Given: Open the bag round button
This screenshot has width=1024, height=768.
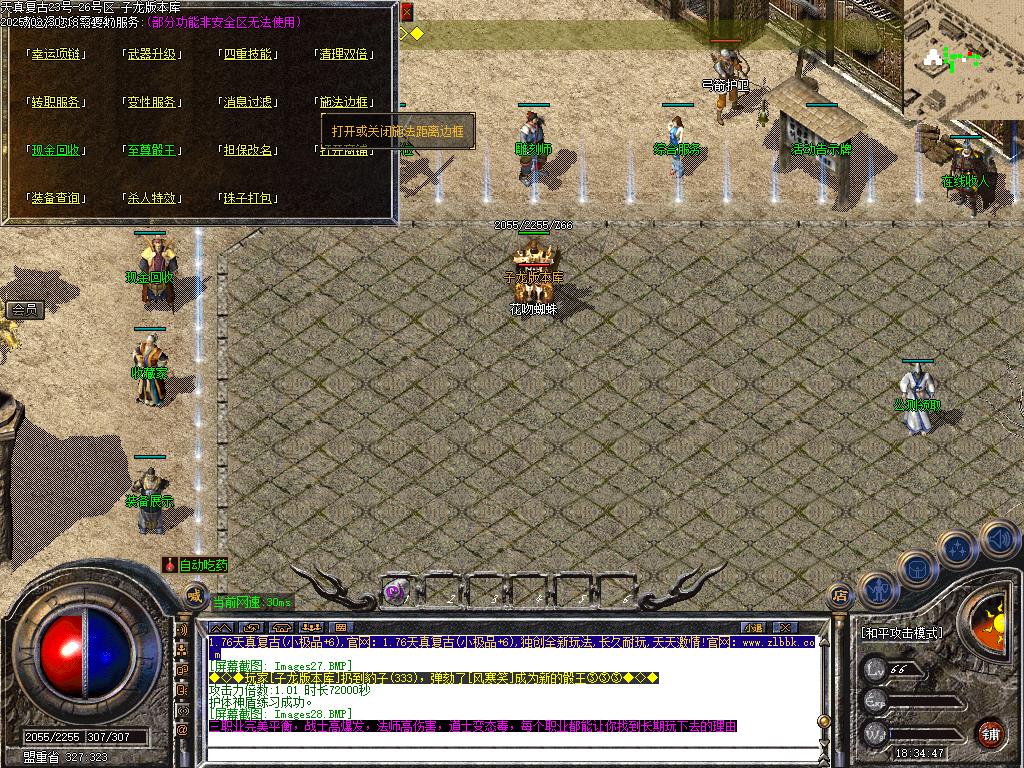Looking at the screenshot, I should 917,569.
